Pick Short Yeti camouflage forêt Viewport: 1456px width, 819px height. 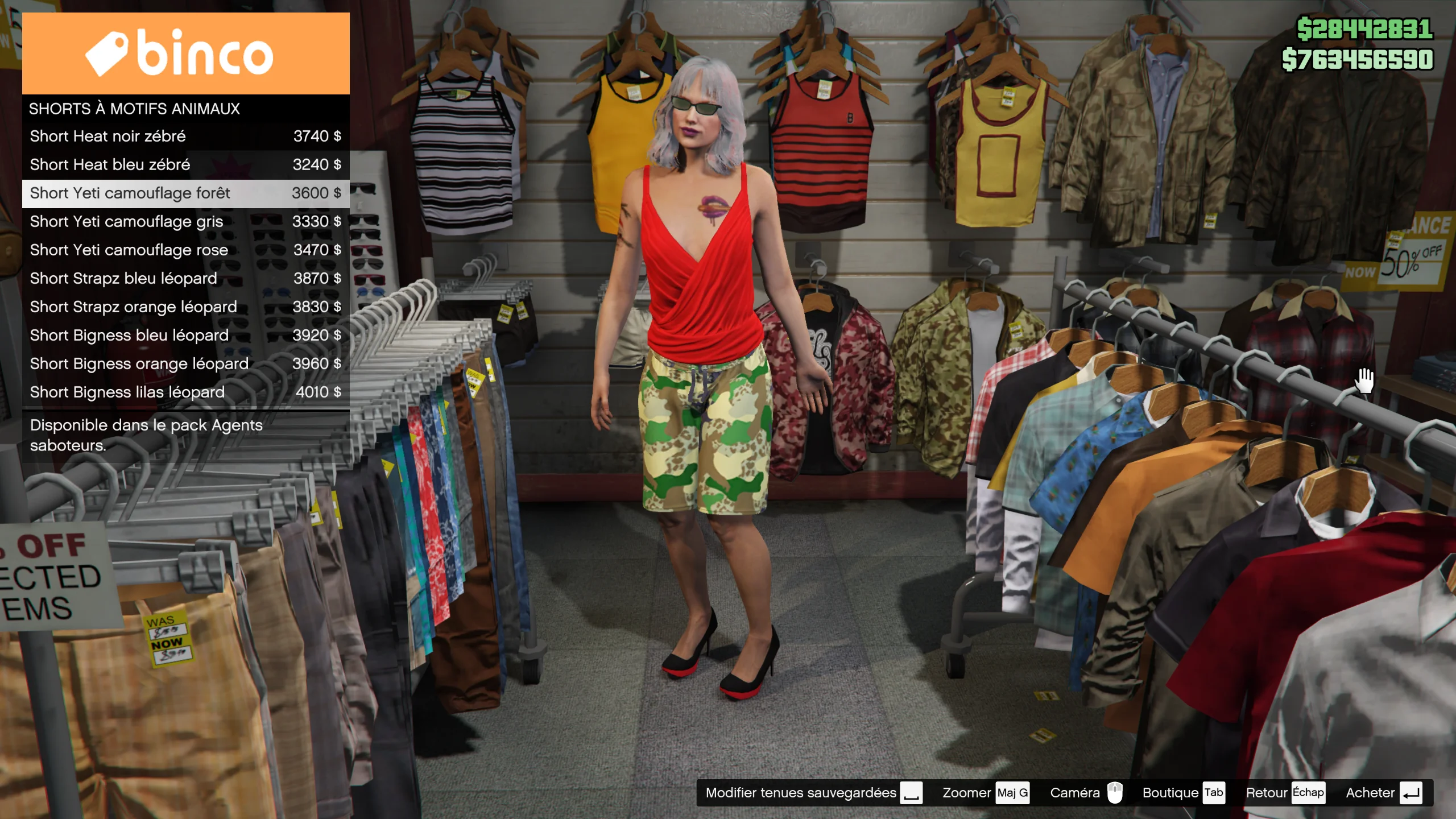[x=185, y=193]
